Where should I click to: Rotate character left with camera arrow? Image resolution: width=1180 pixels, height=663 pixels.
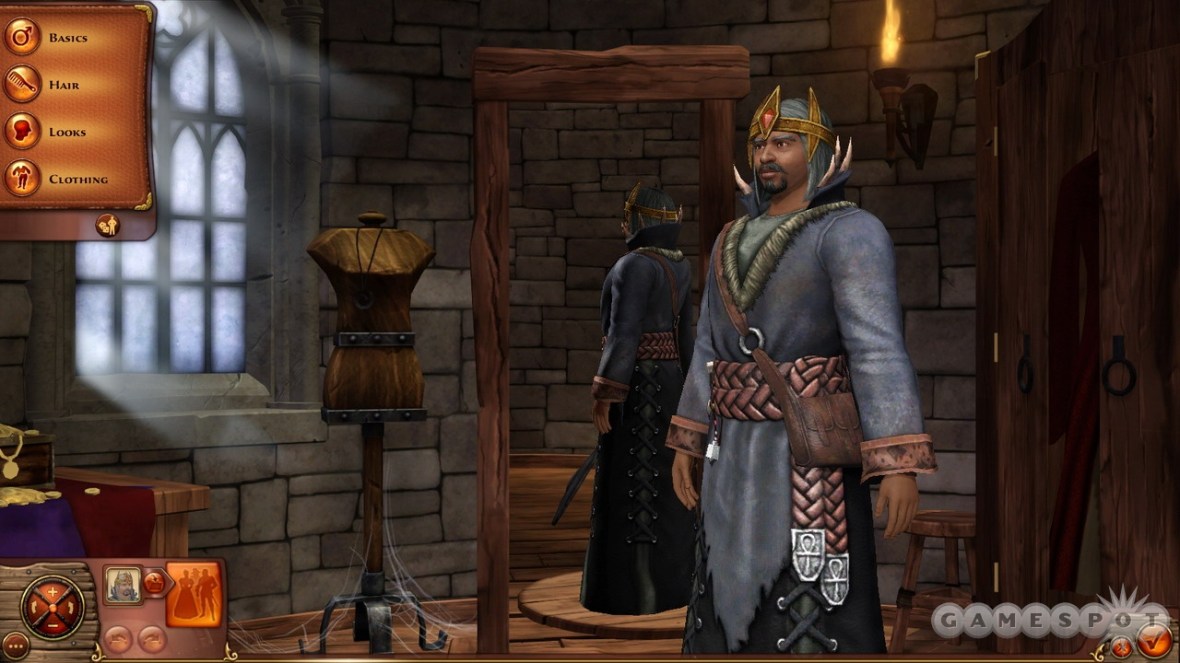(x=33, y=608)
